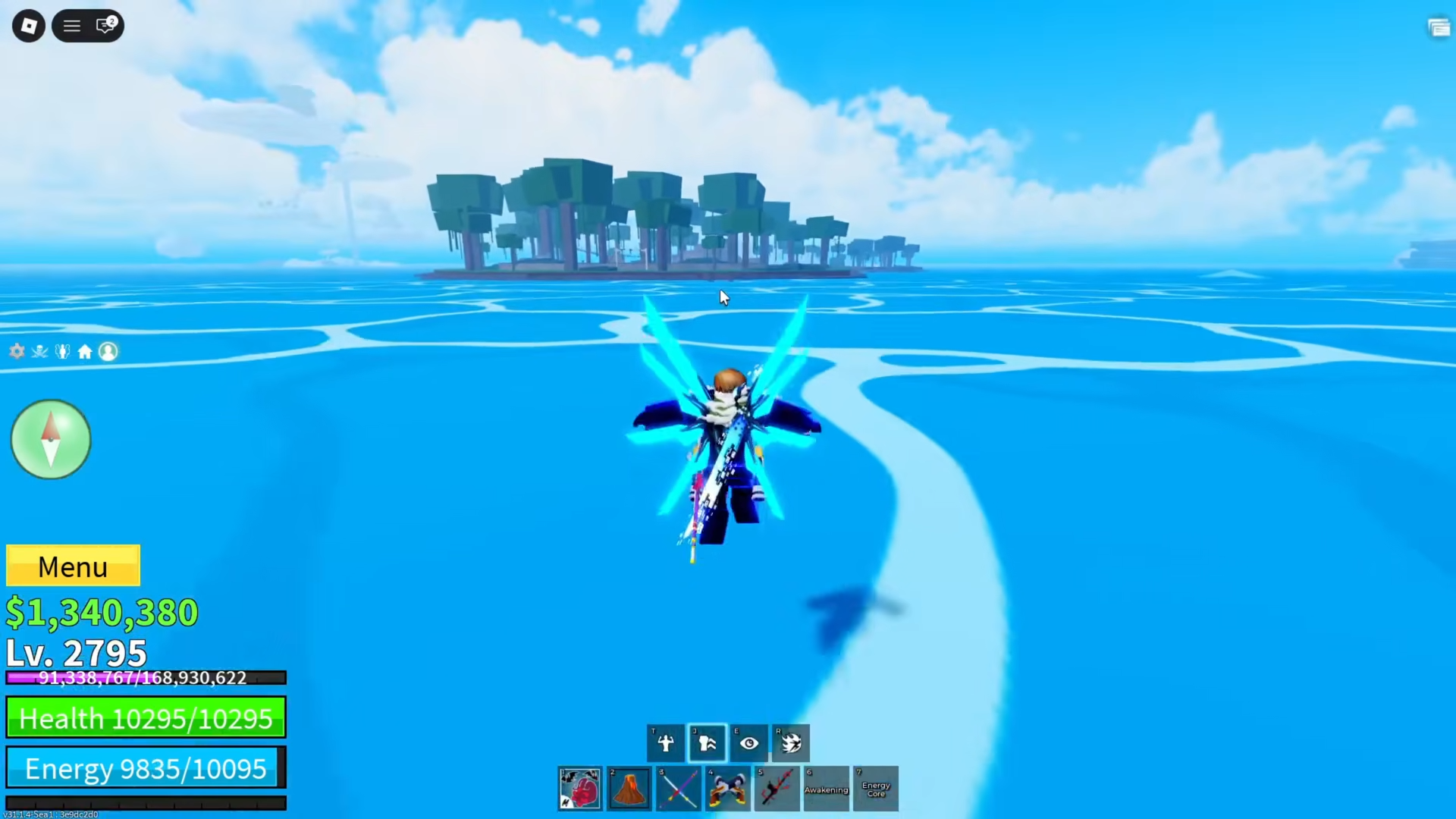Open the player profile silhouette icon
1456x819 pixels.
point(108,351)
